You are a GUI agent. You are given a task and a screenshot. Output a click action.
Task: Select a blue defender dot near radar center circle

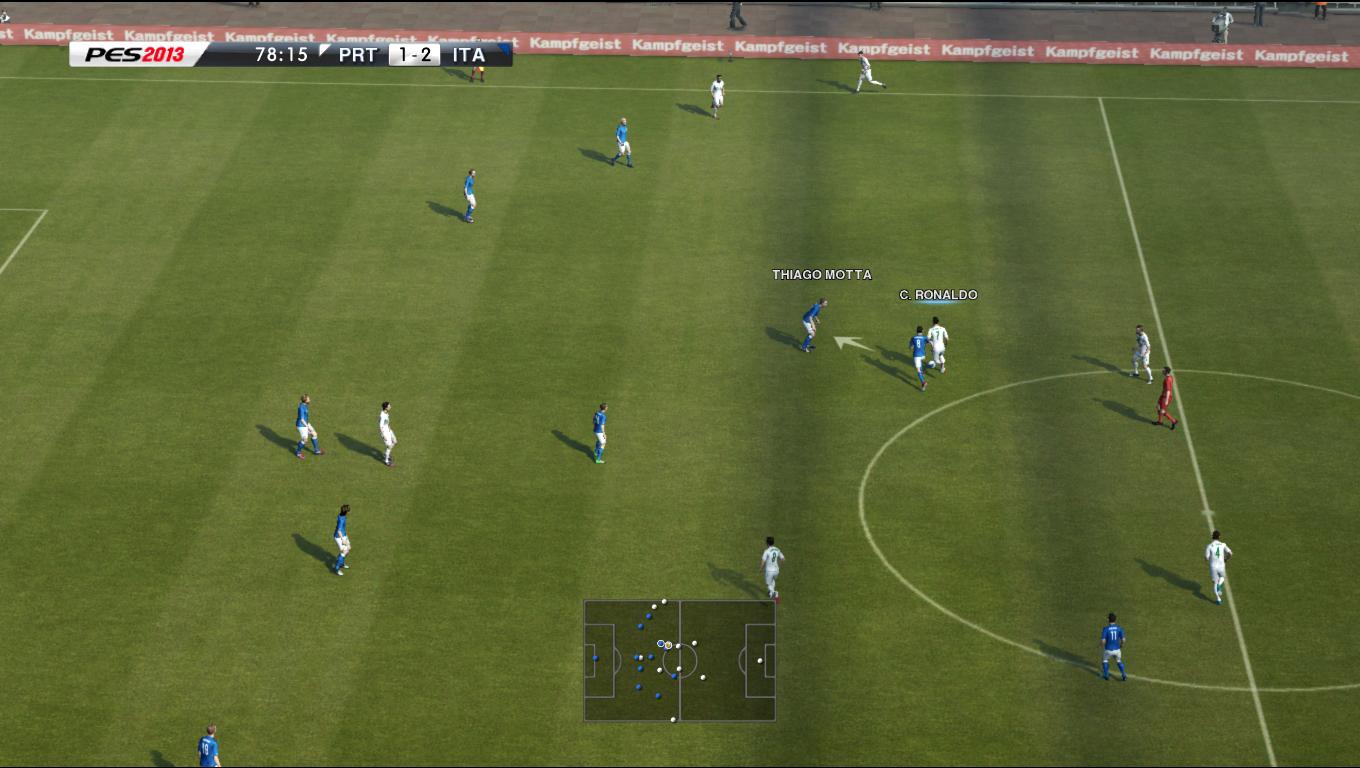point(674,675)
